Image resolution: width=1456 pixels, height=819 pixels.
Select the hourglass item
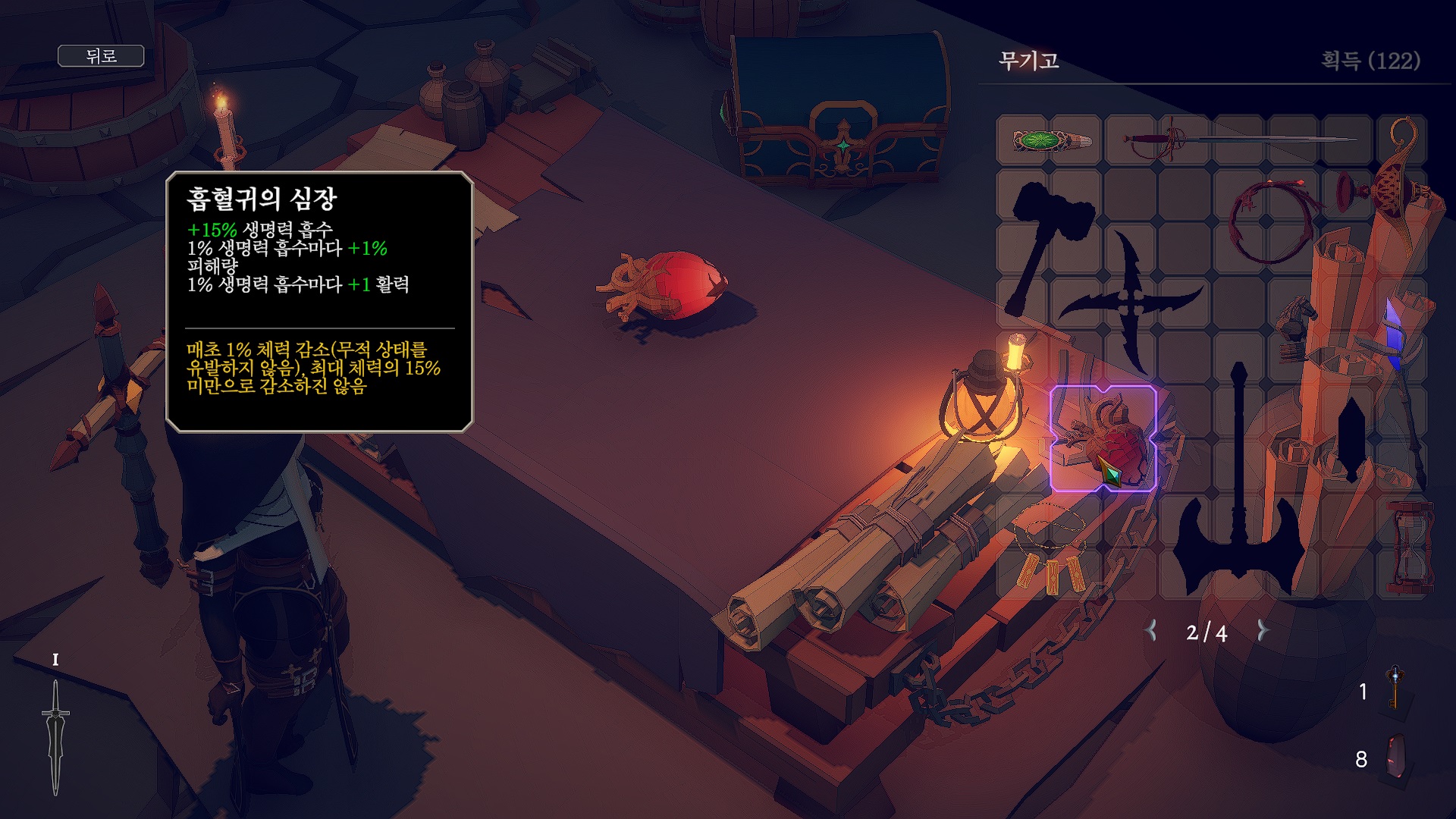(x=1410, y=548)
